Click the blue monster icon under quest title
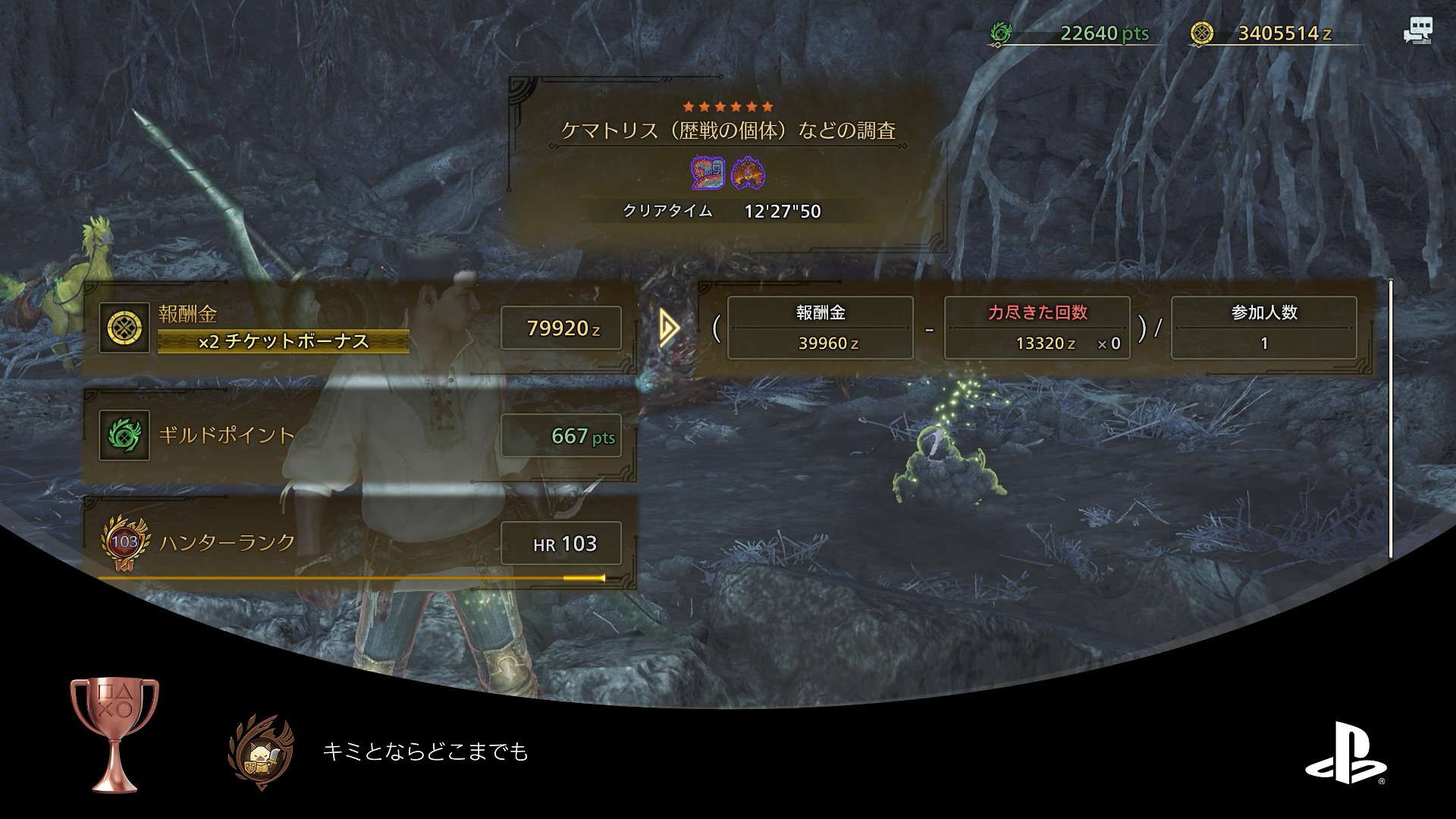 708,174
